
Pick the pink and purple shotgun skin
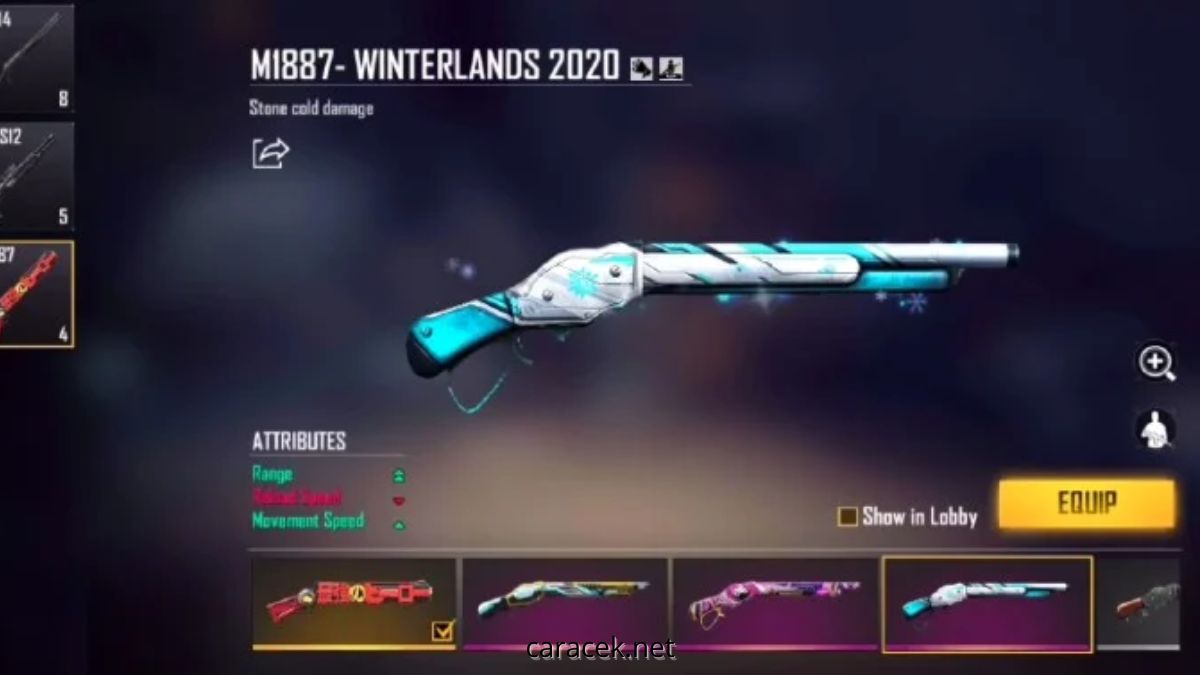(775, 602)
